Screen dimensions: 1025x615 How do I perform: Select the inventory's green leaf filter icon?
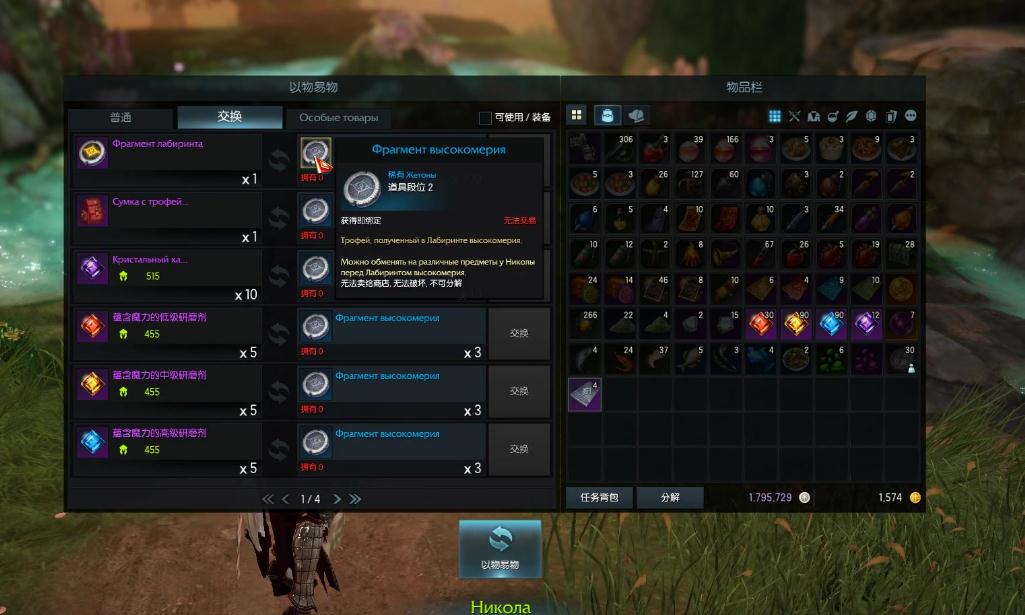(x=852, y=116)
